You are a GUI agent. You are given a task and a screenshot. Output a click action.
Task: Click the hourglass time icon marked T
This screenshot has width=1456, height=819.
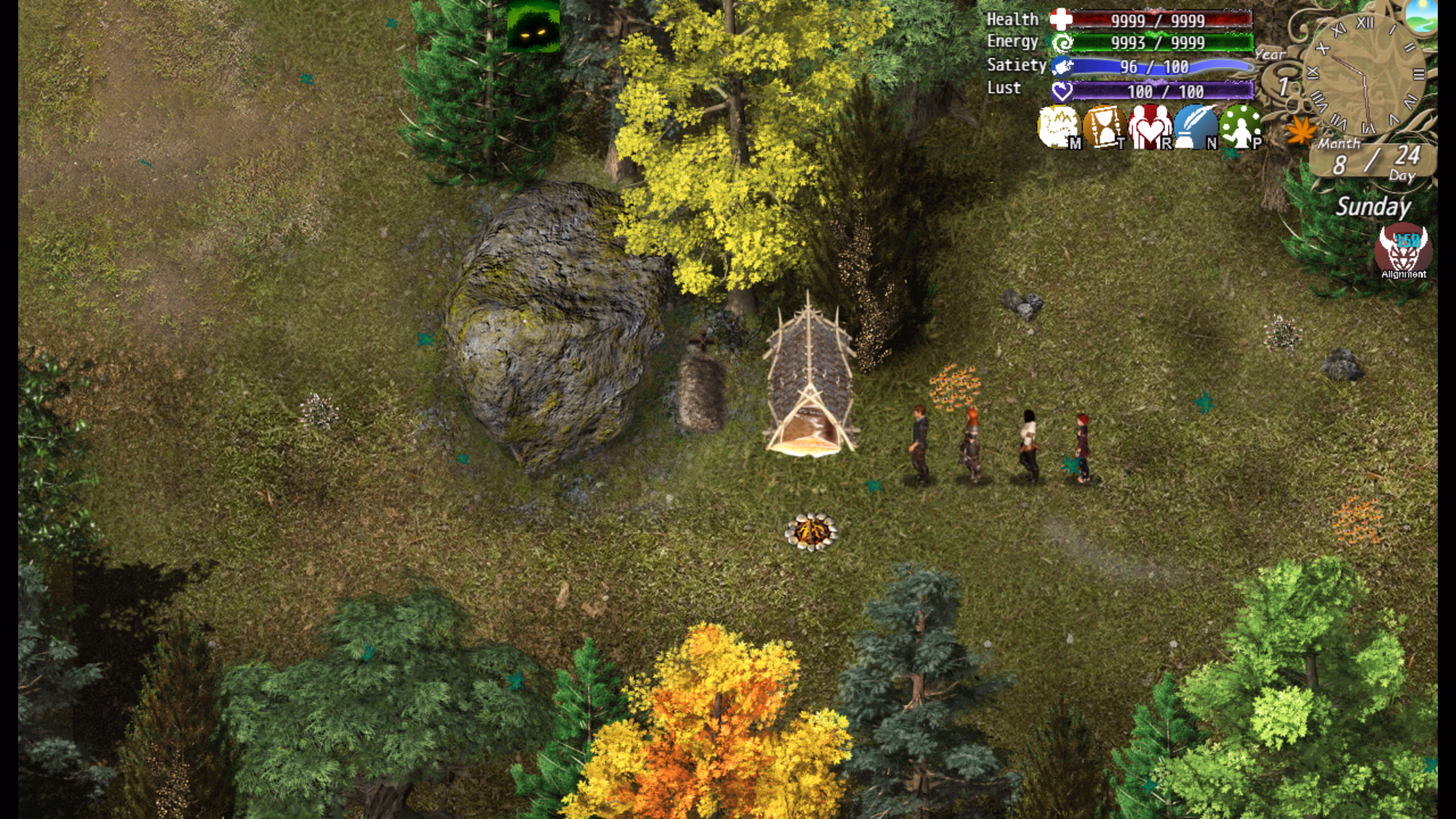pos(1104,127)
